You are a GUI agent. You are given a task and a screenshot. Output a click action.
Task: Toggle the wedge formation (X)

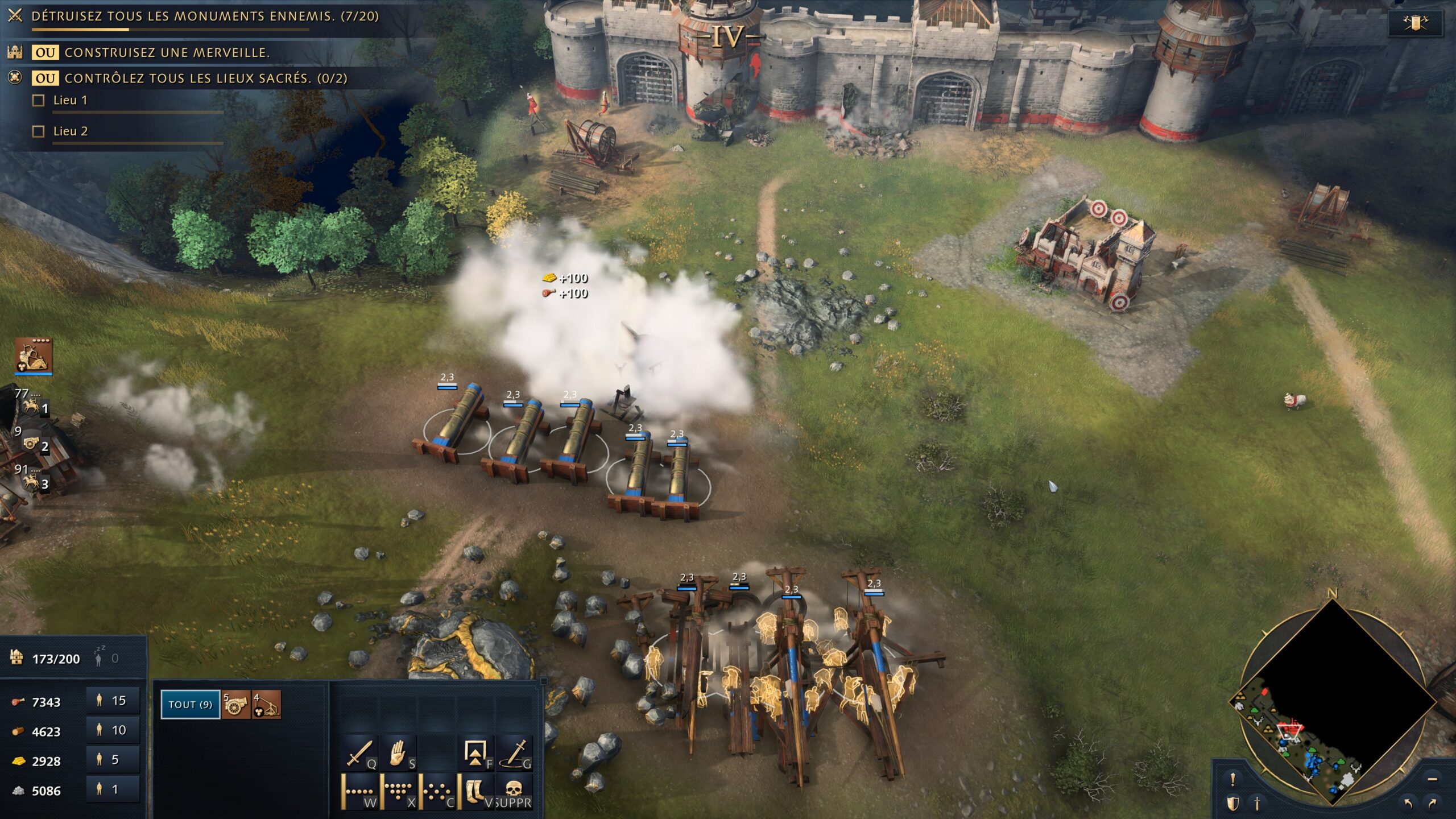[x=398, y=792]
